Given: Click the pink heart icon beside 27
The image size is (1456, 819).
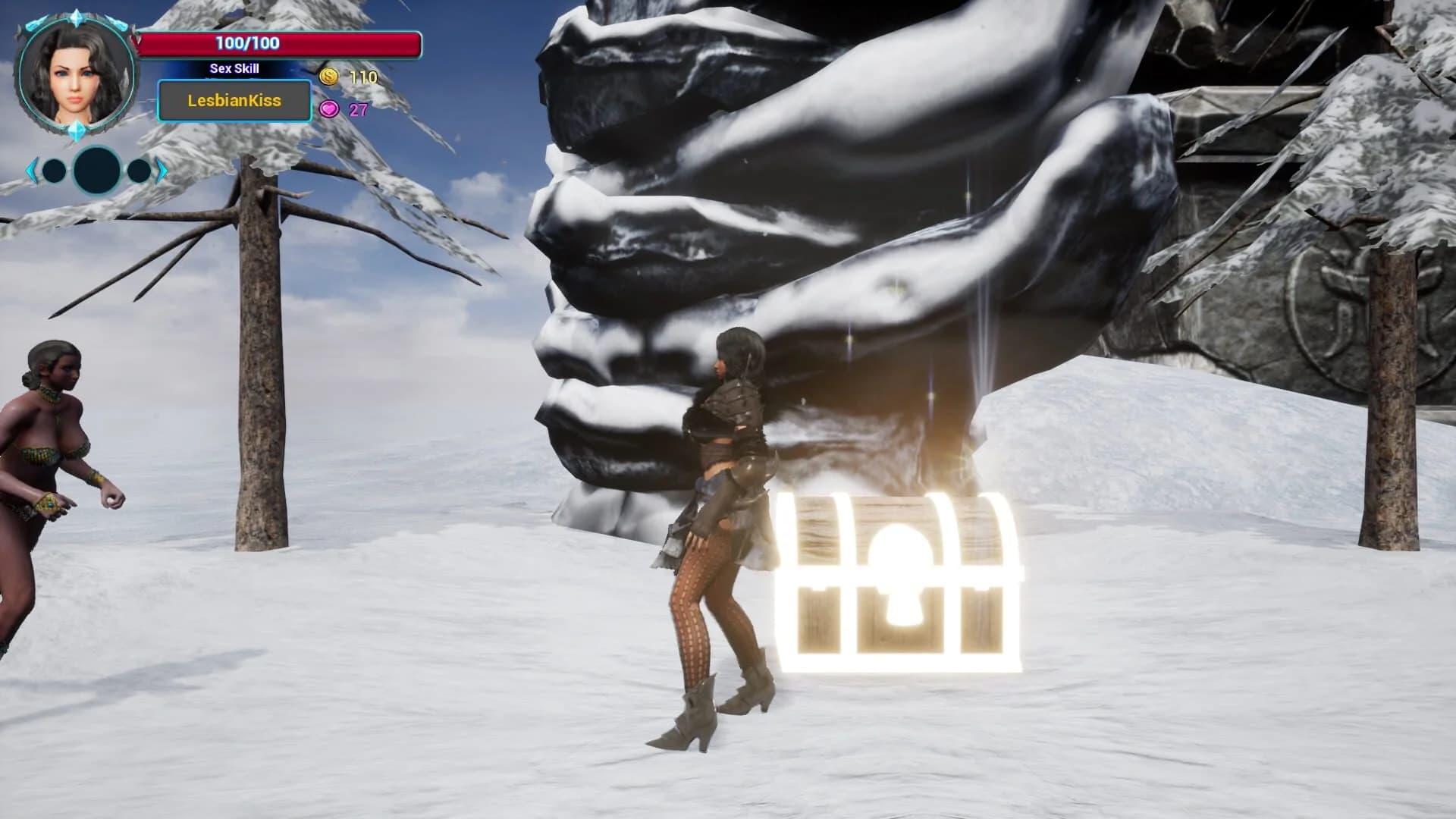Looking at the screenshot, I should click(329, 109).
